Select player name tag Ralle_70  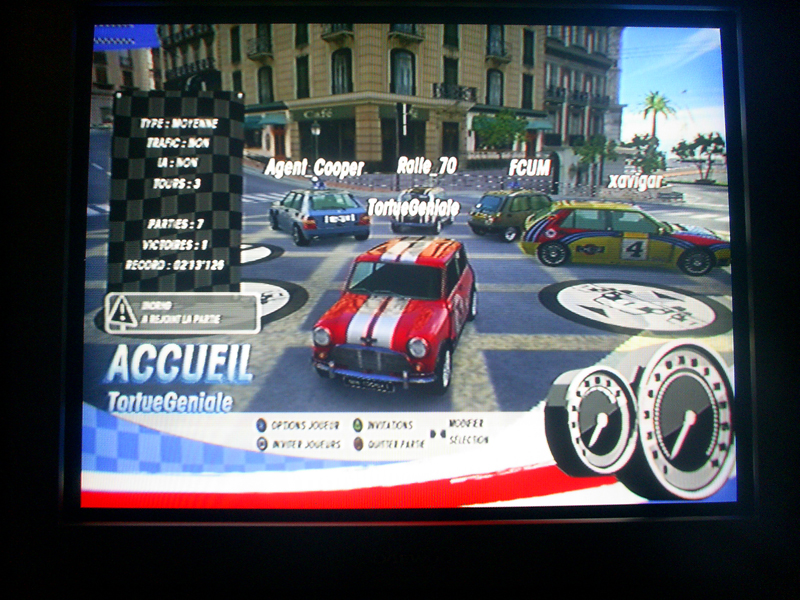(424, 165)
